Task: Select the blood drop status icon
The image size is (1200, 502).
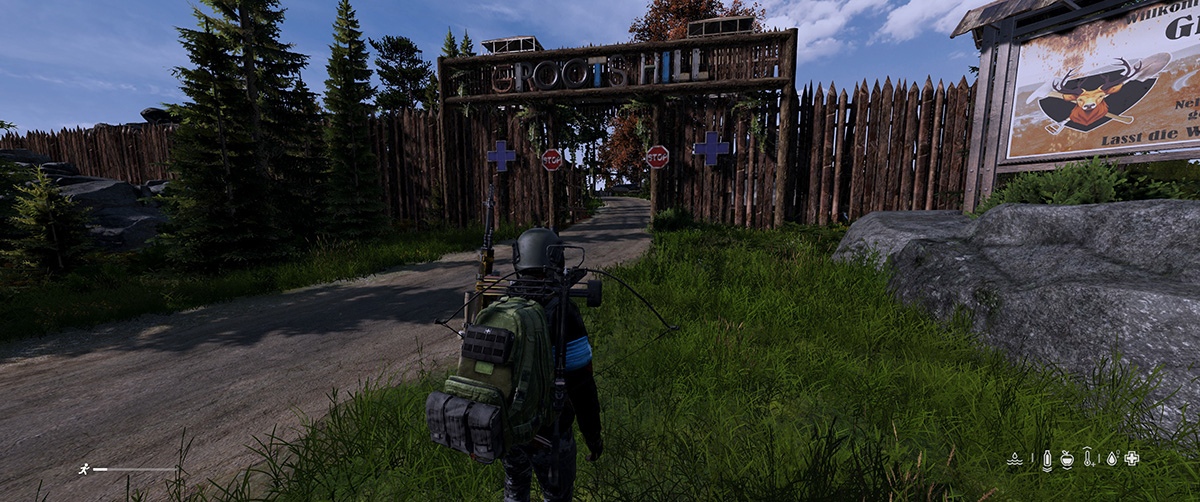Action: coord(1110,459)
